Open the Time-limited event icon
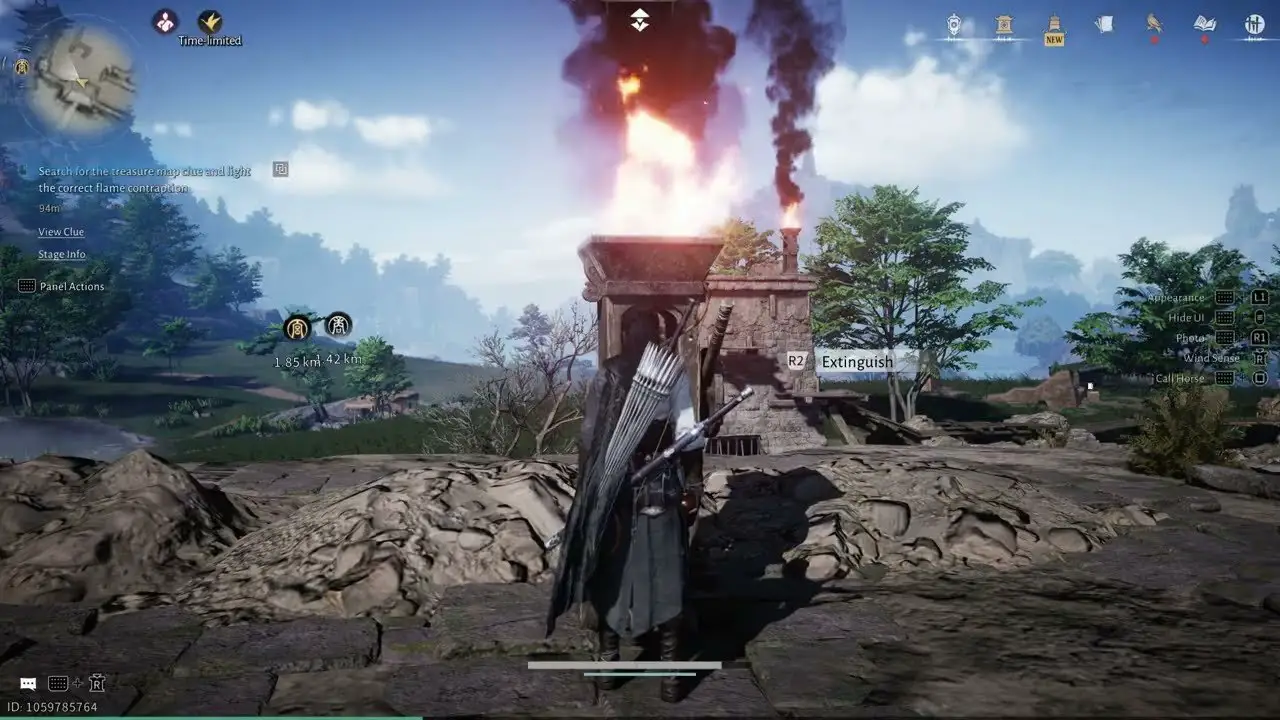Screen dimensions: 1280x720 [210, 22]
